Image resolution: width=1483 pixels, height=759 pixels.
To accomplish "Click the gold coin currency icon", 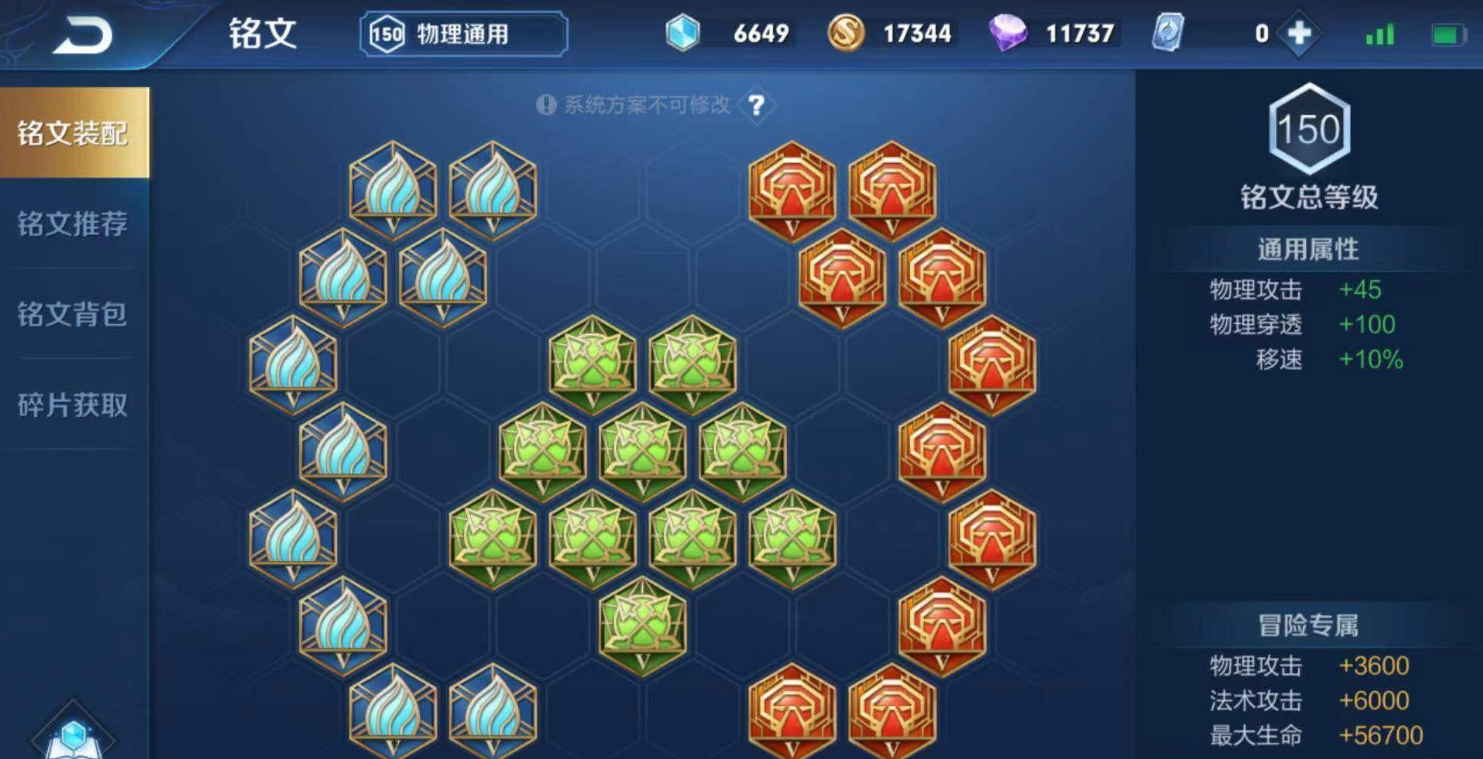I will coord(845,33).
